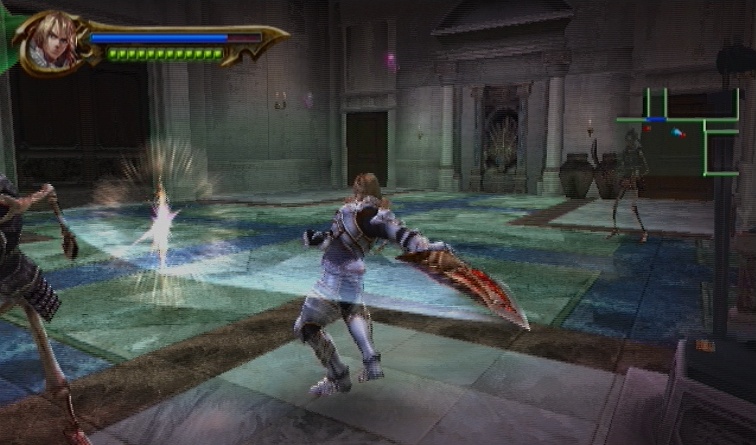Click the blond hero portrait

click(x=47, y=42)
